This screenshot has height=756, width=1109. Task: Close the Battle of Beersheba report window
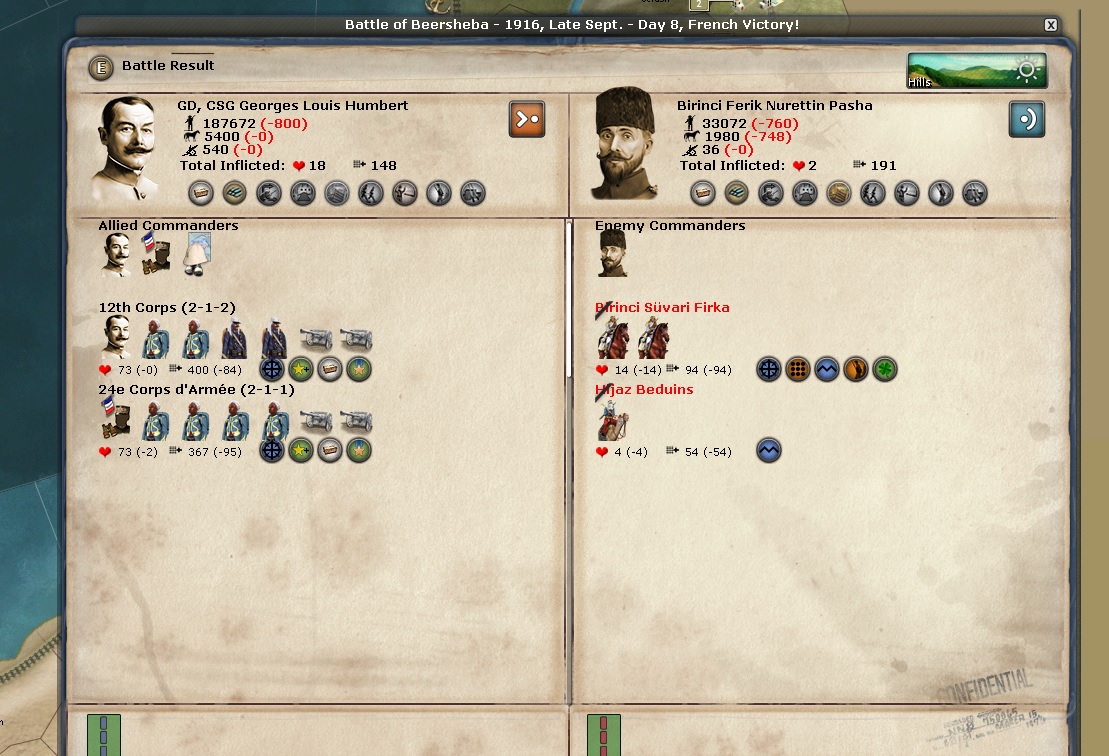point(1050,25)
